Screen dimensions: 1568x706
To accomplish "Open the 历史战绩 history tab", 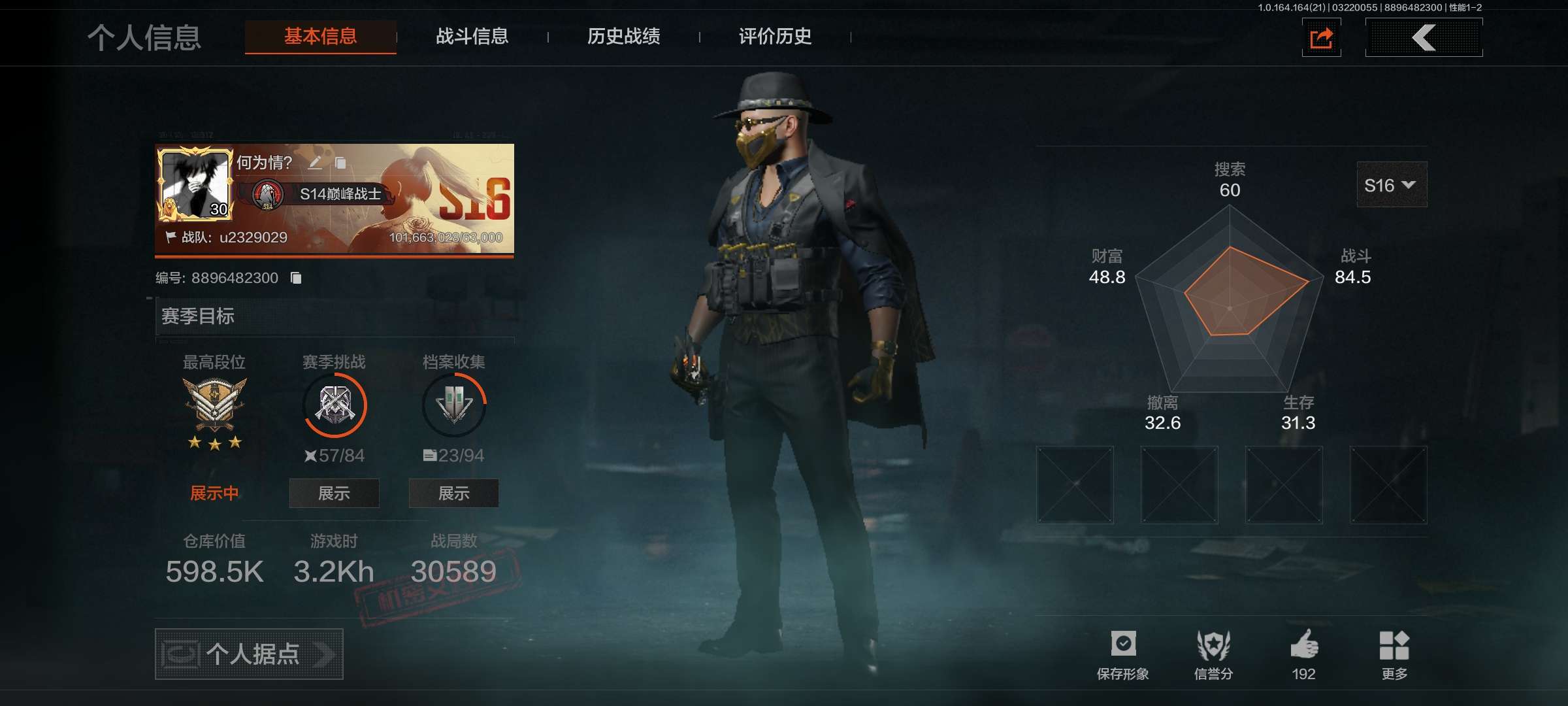I will [623, 37].
